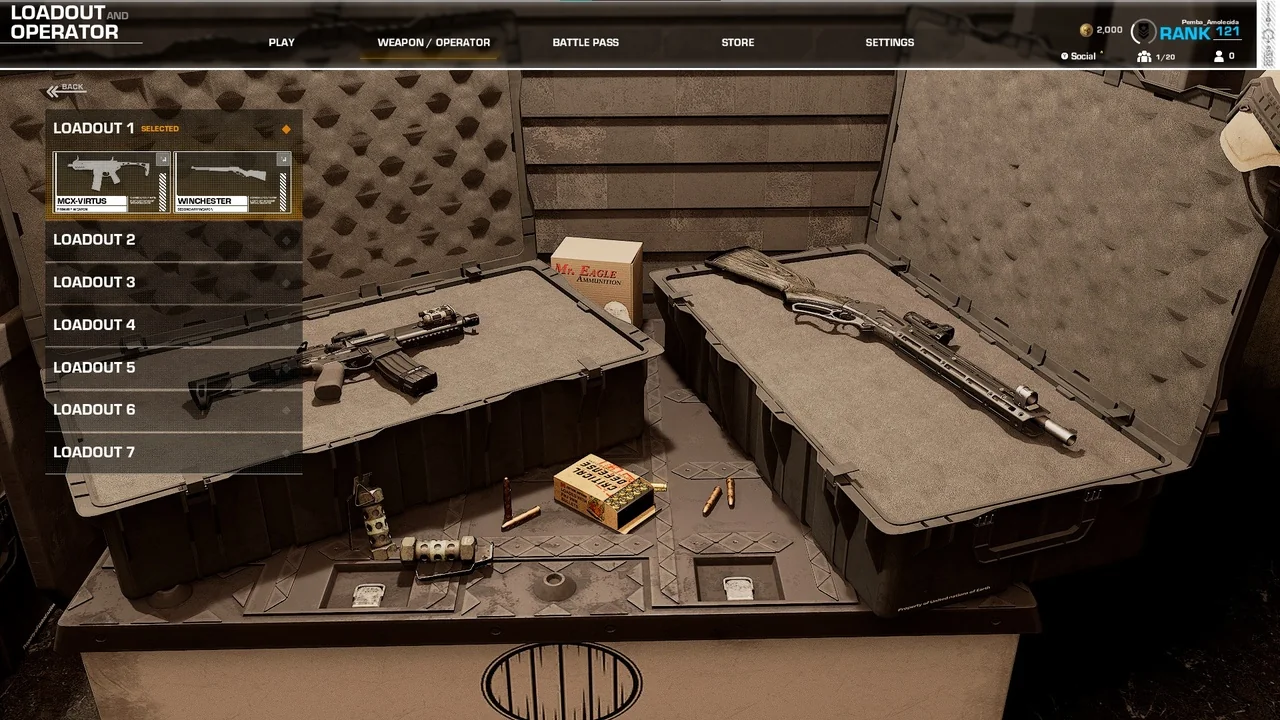Open the Play tab
This screenshot has height=720, width=1280.
(281, 43)
